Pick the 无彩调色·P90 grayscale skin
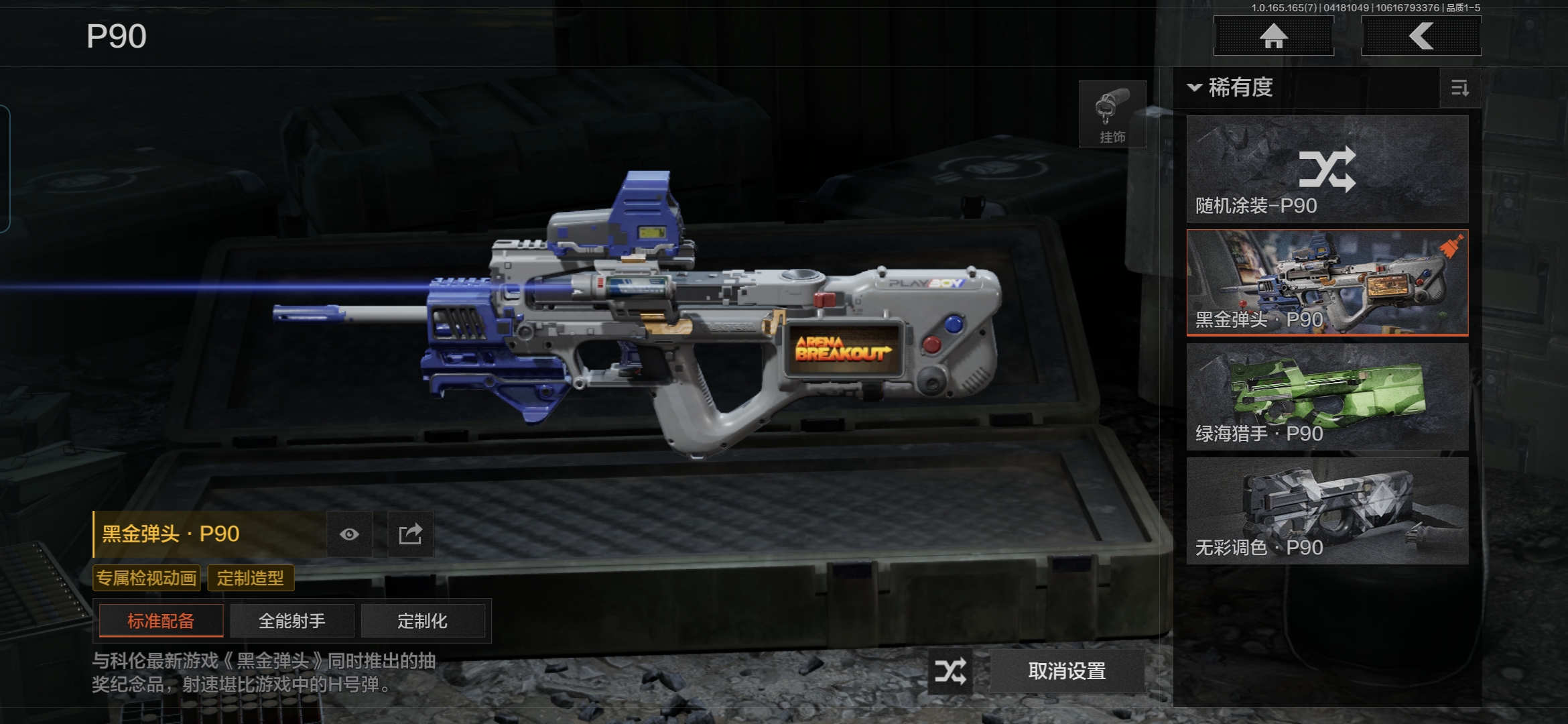This screenshot has height=724, width=1568. coord(1327,511)
